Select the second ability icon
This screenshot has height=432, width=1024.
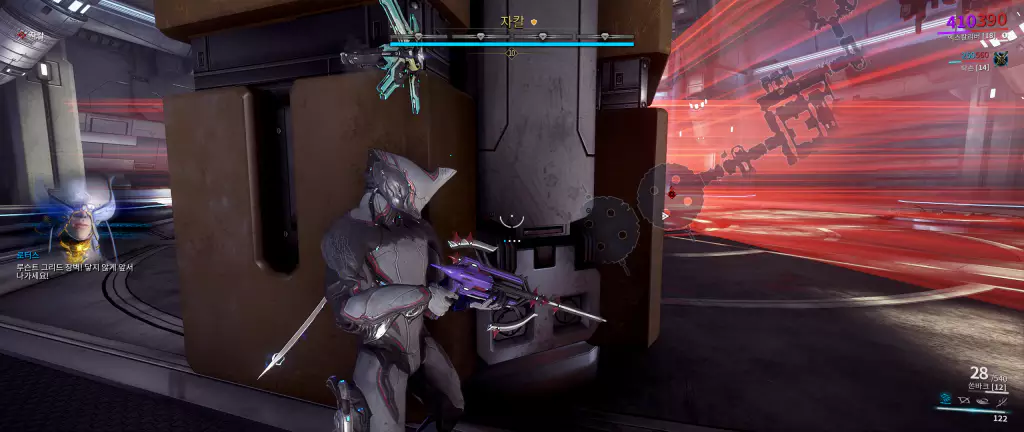(x=962, y=401)
